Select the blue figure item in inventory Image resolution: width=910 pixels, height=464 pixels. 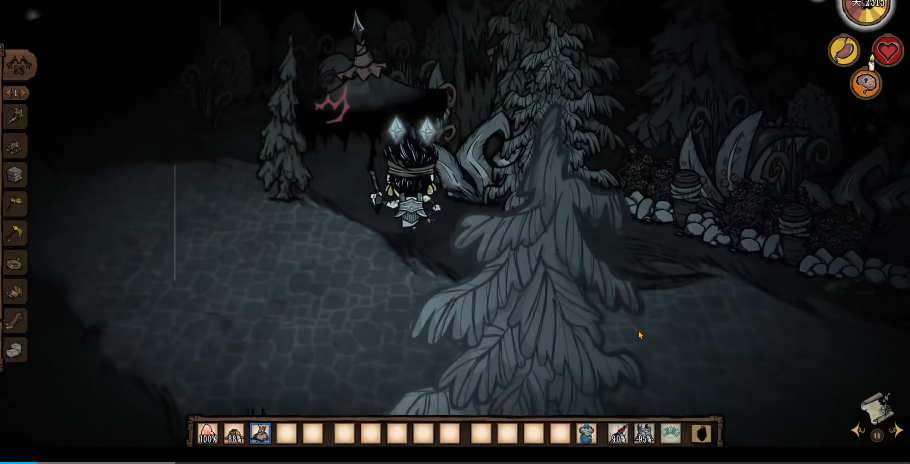(x=586, y=433)
